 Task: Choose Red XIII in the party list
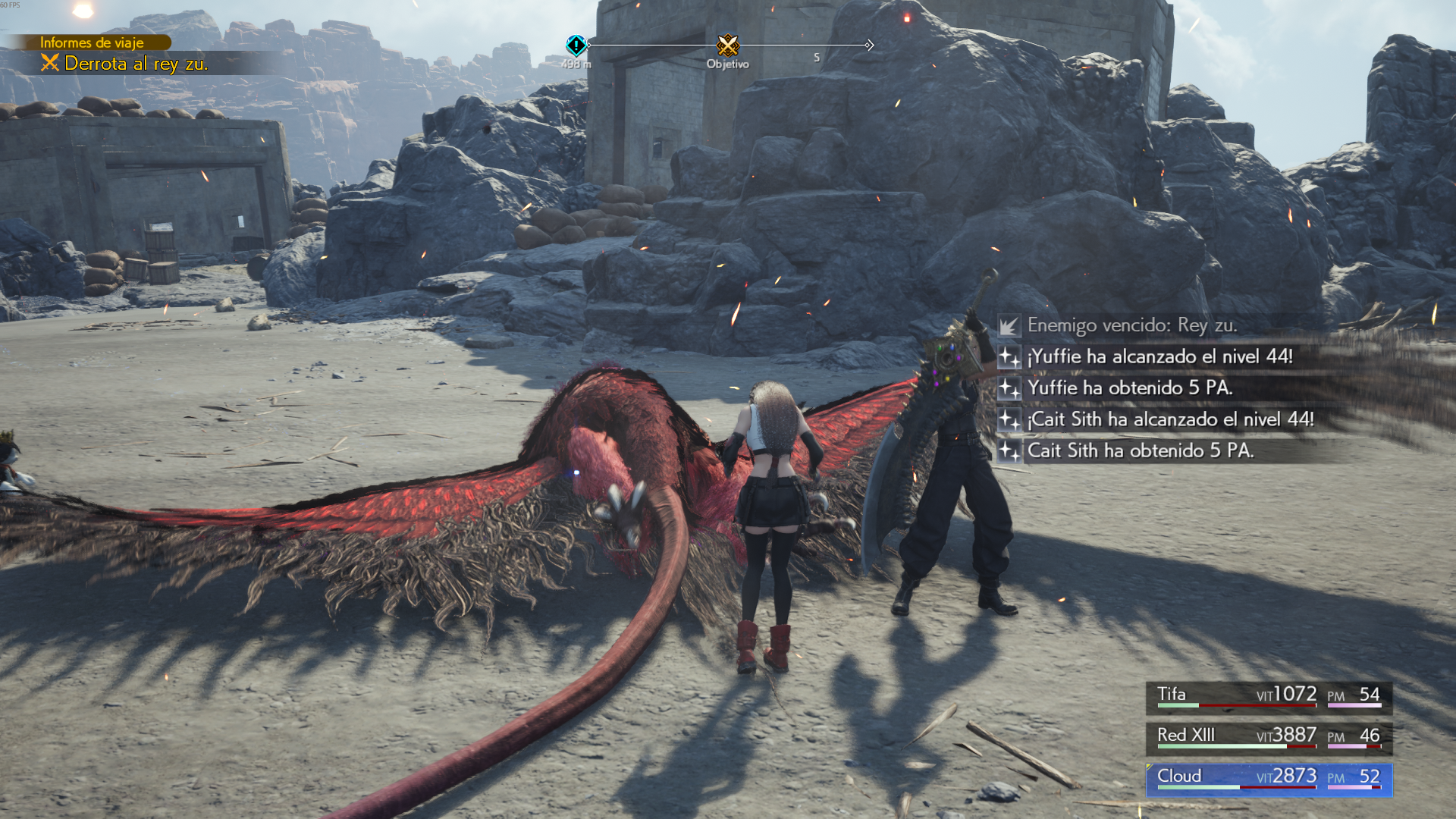pos(1269,737)
